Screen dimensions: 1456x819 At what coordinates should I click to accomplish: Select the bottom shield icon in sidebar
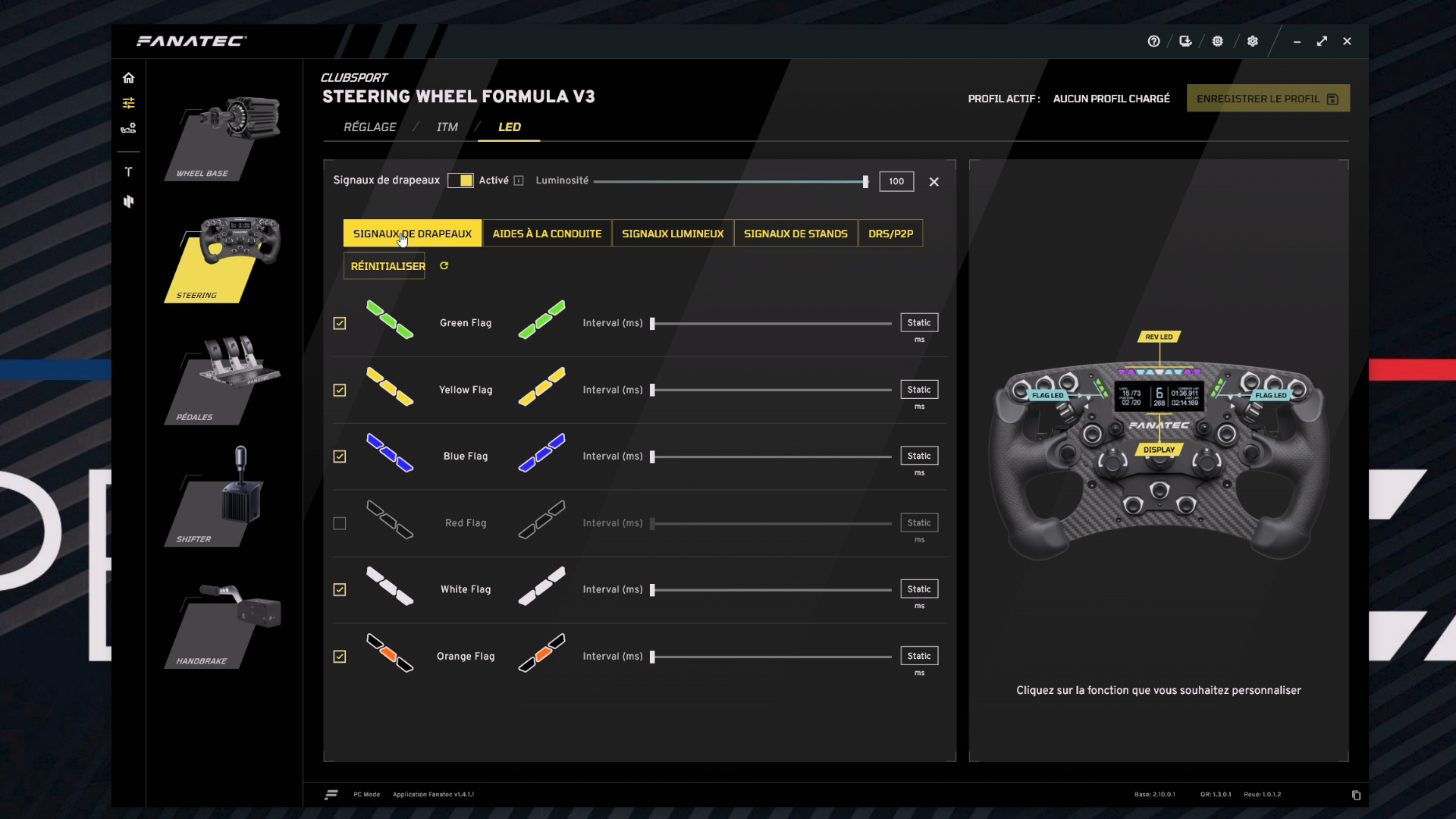tap(129, 201)
